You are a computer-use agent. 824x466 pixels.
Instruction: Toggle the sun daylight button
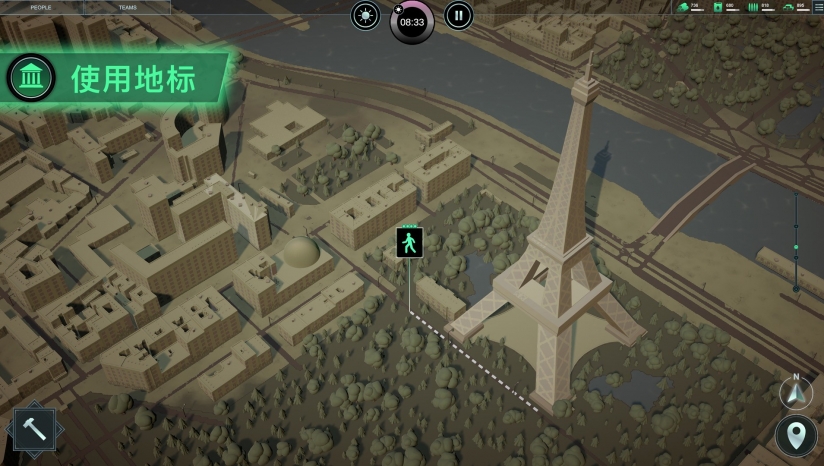[366, 15]
